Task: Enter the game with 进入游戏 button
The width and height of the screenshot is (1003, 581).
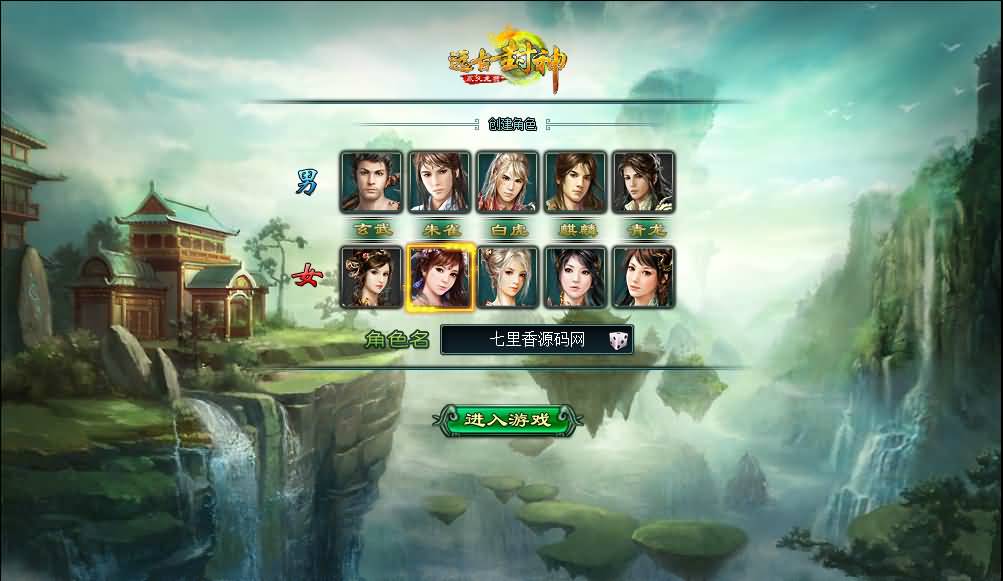Action: point(507,420)
